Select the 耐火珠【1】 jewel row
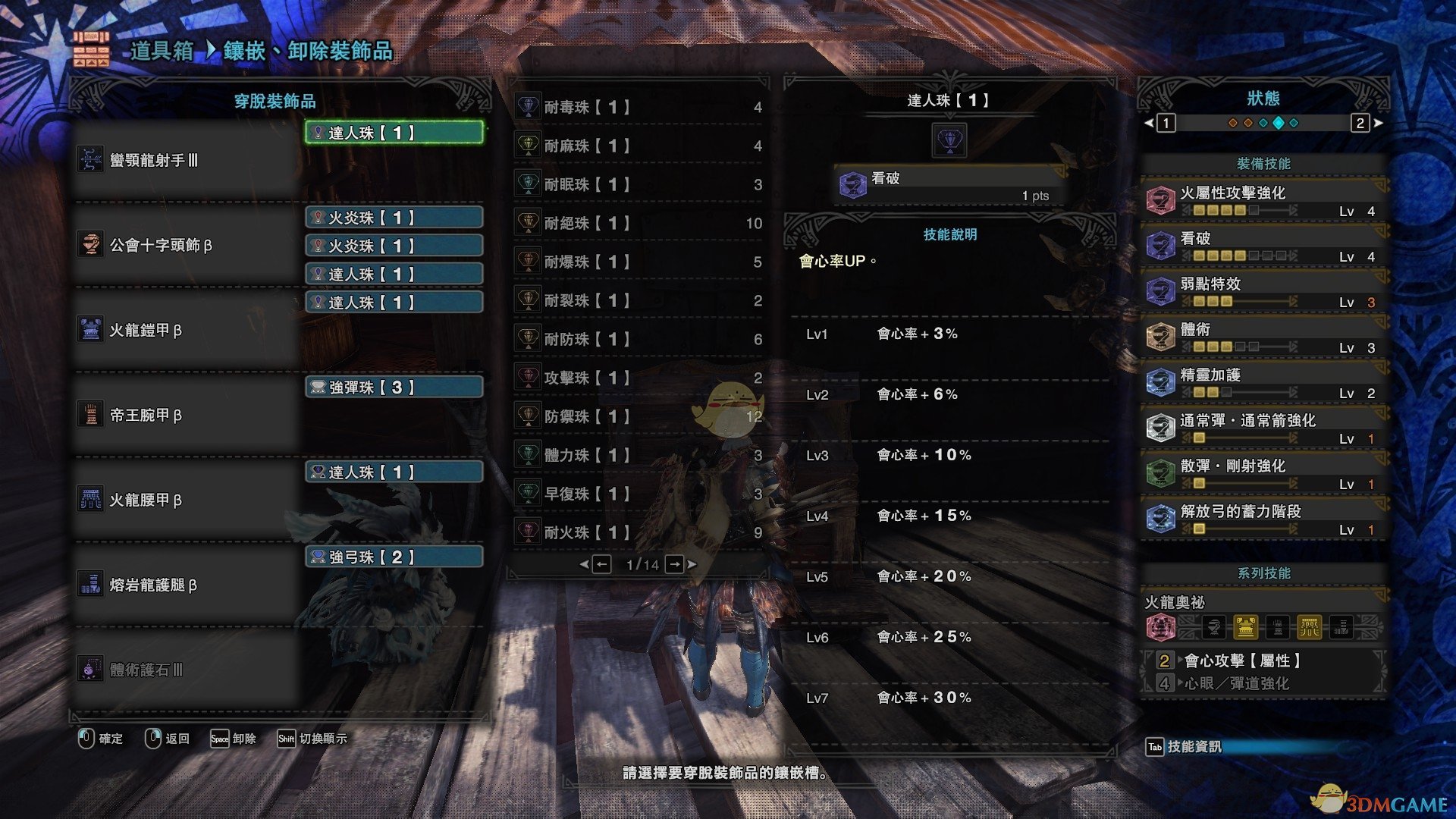Image resolution: width=1456 pixels, height=819 pixels. [639, 532]
